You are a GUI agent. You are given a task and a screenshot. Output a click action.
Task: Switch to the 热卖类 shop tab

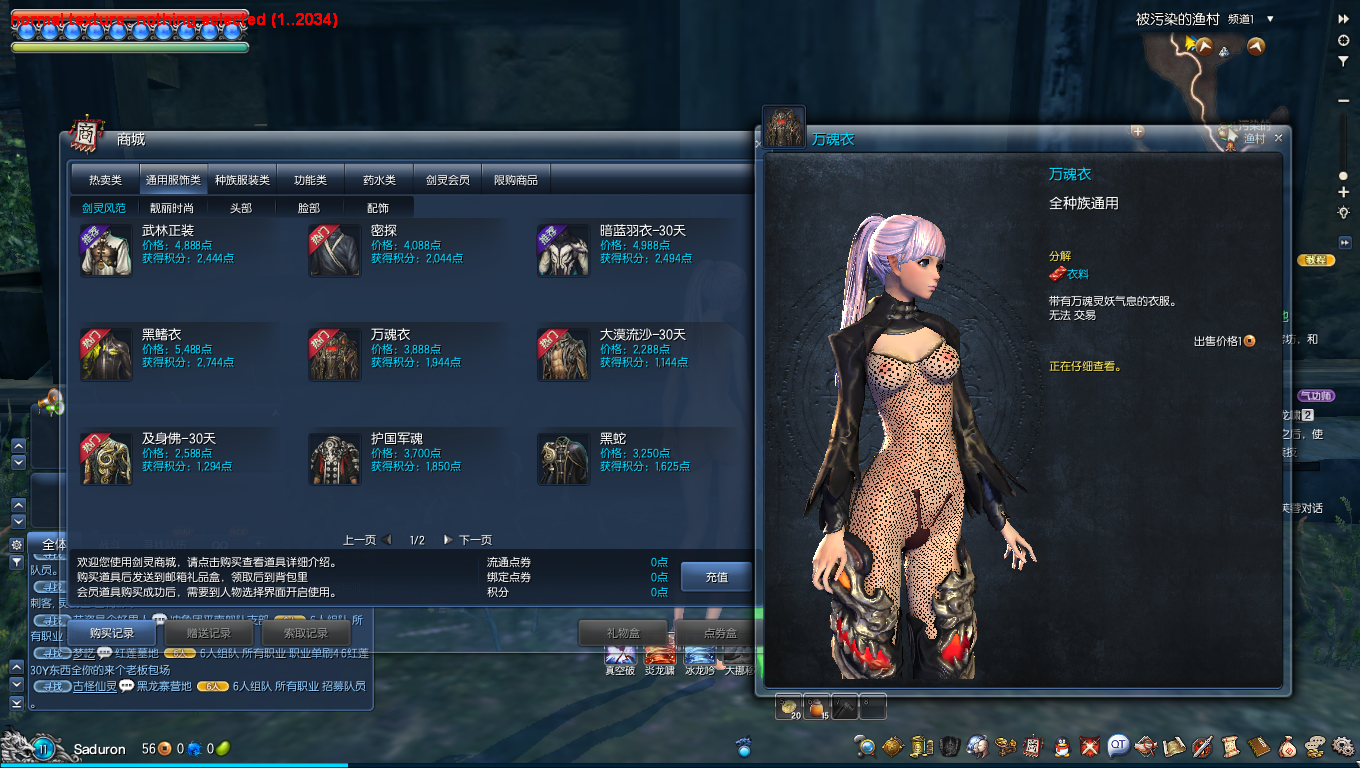point(105,180)
